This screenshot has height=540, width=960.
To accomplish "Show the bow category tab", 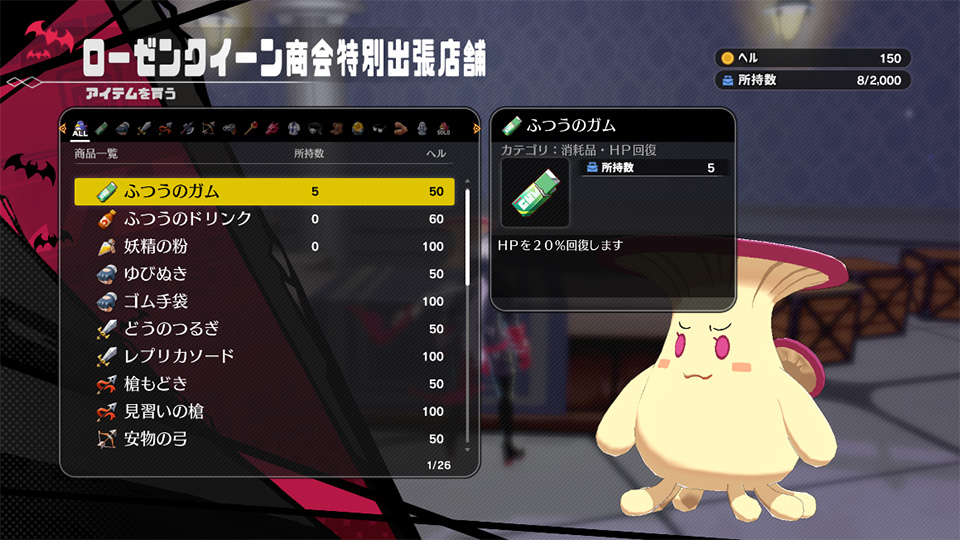I will pyautogui.click(x=209, y=128).
